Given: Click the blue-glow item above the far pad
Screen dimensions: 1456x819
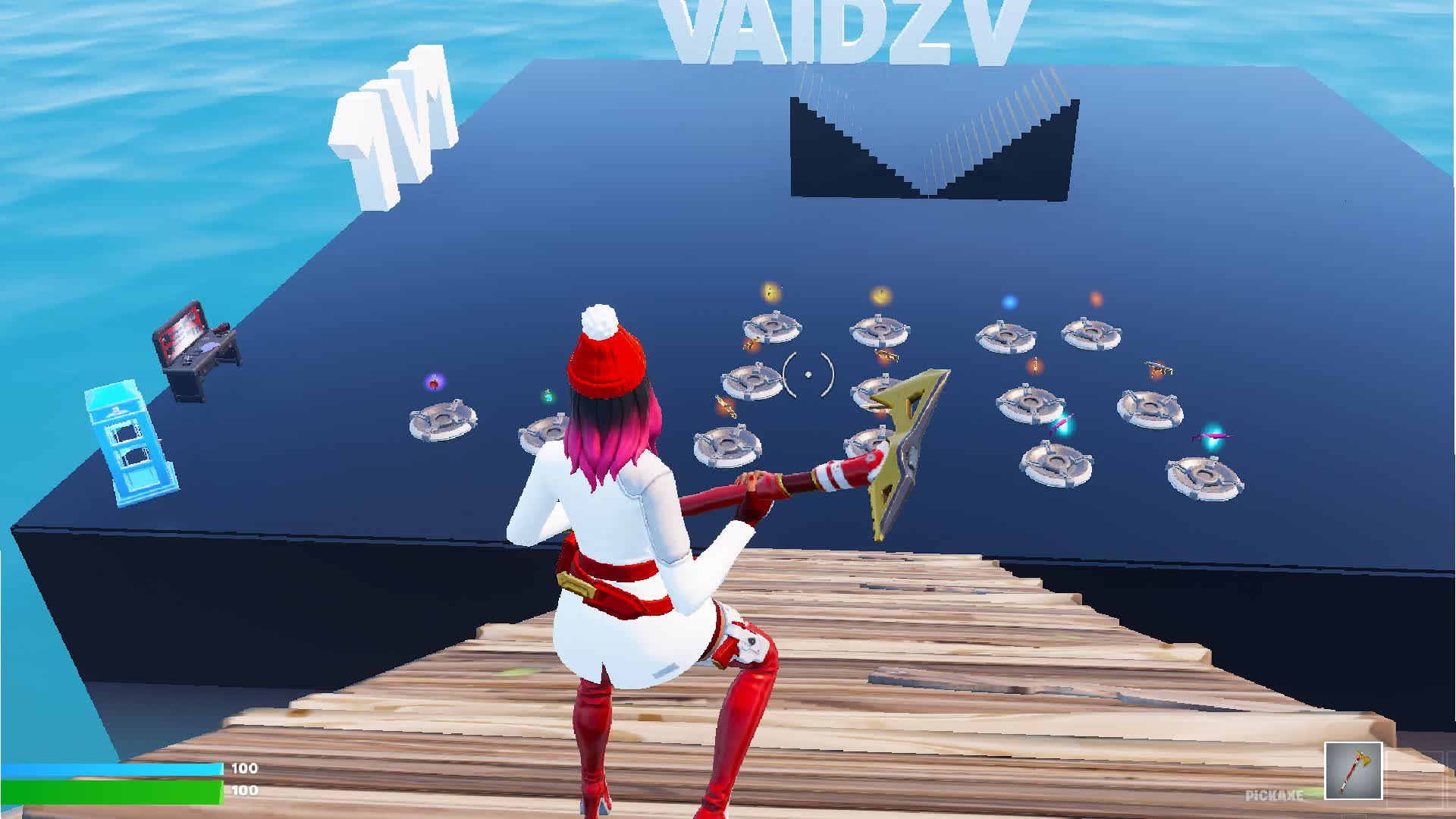Looking at the screenshot, I should pyautogui.click(x=1009, y=301).
